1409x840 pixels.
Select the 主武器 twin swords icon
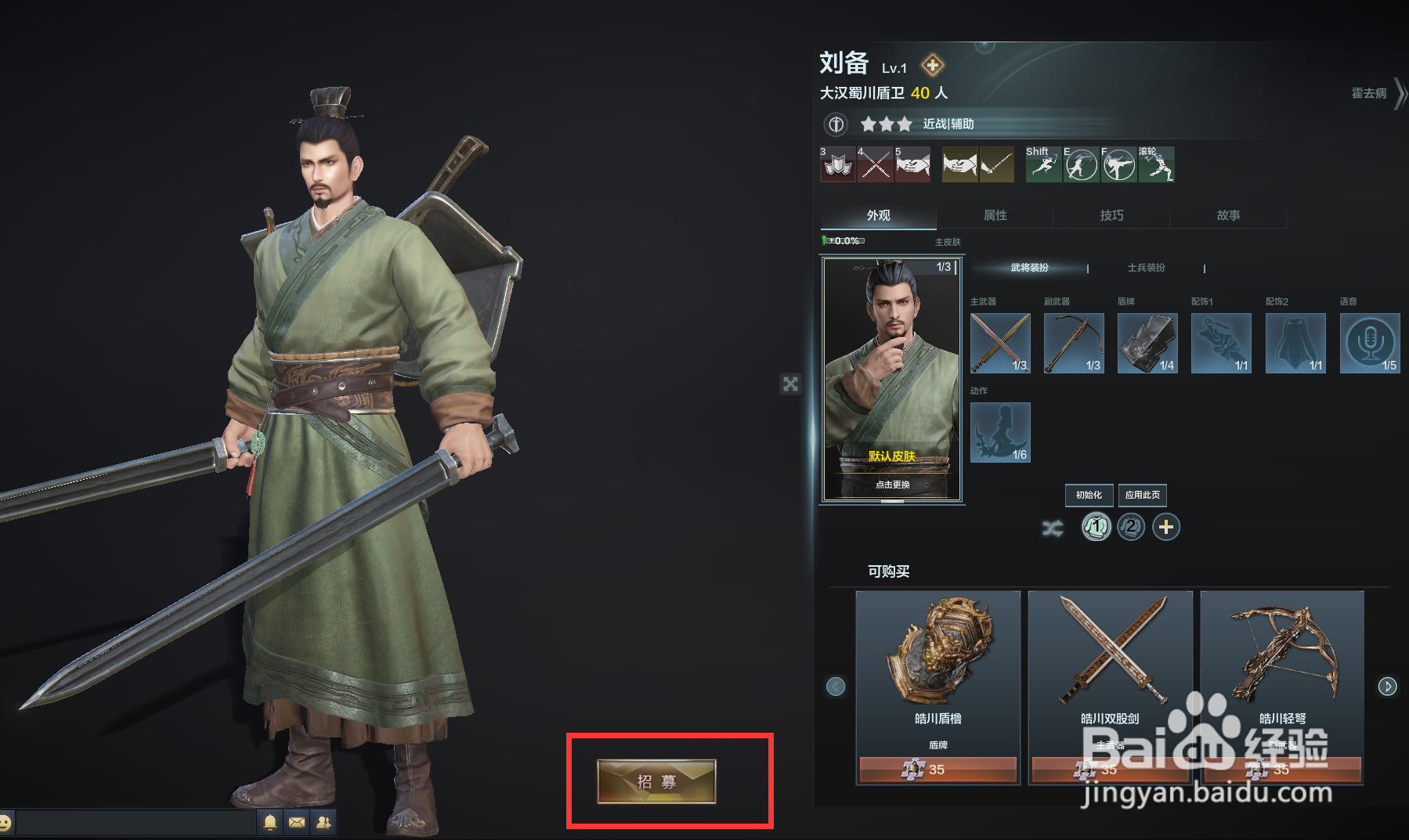tap(1000, 343)
